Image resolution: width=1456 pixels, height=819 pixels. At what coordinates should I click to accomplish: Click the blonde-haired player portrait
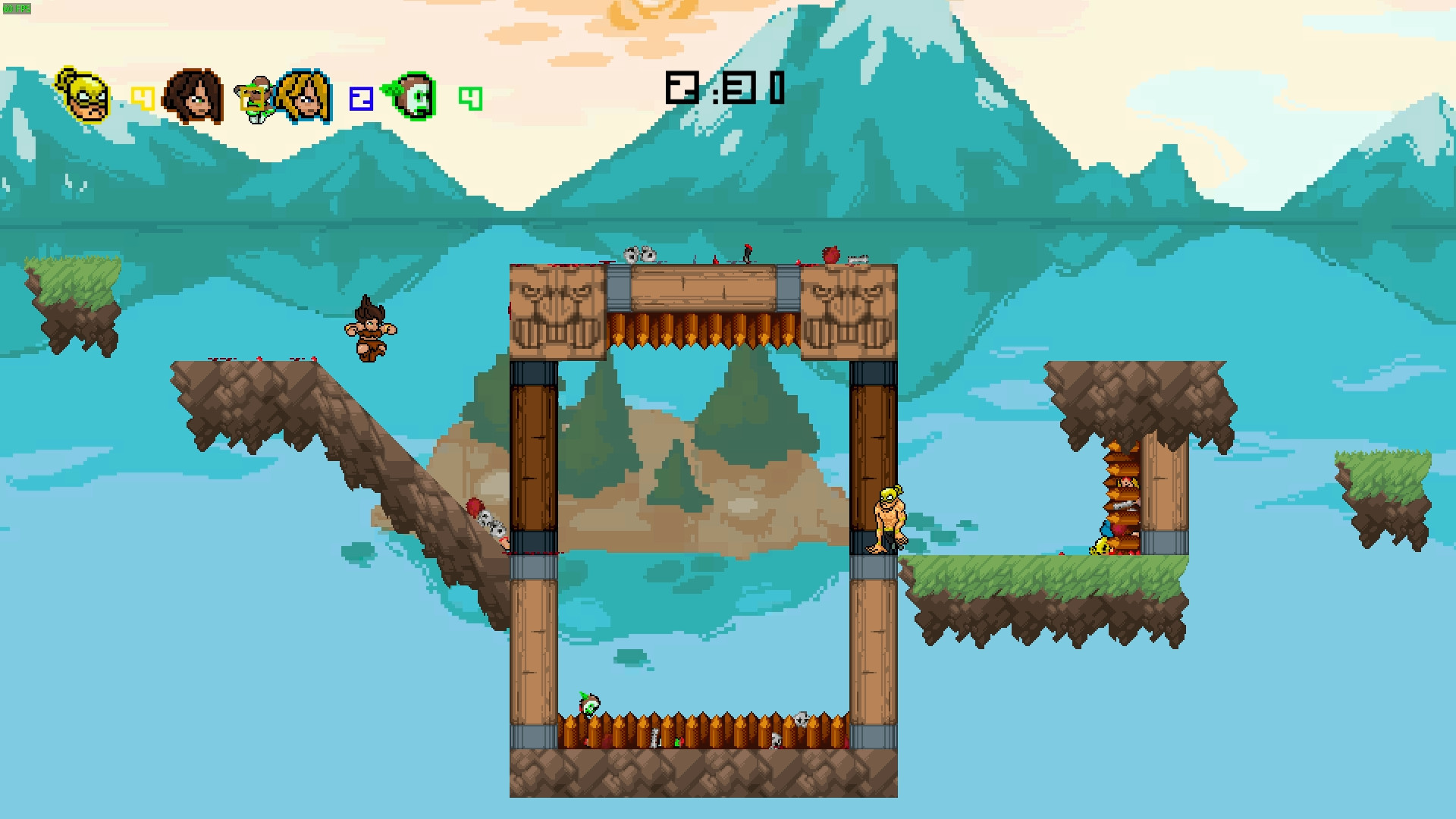pyautogui.click(x=306, y=97)
